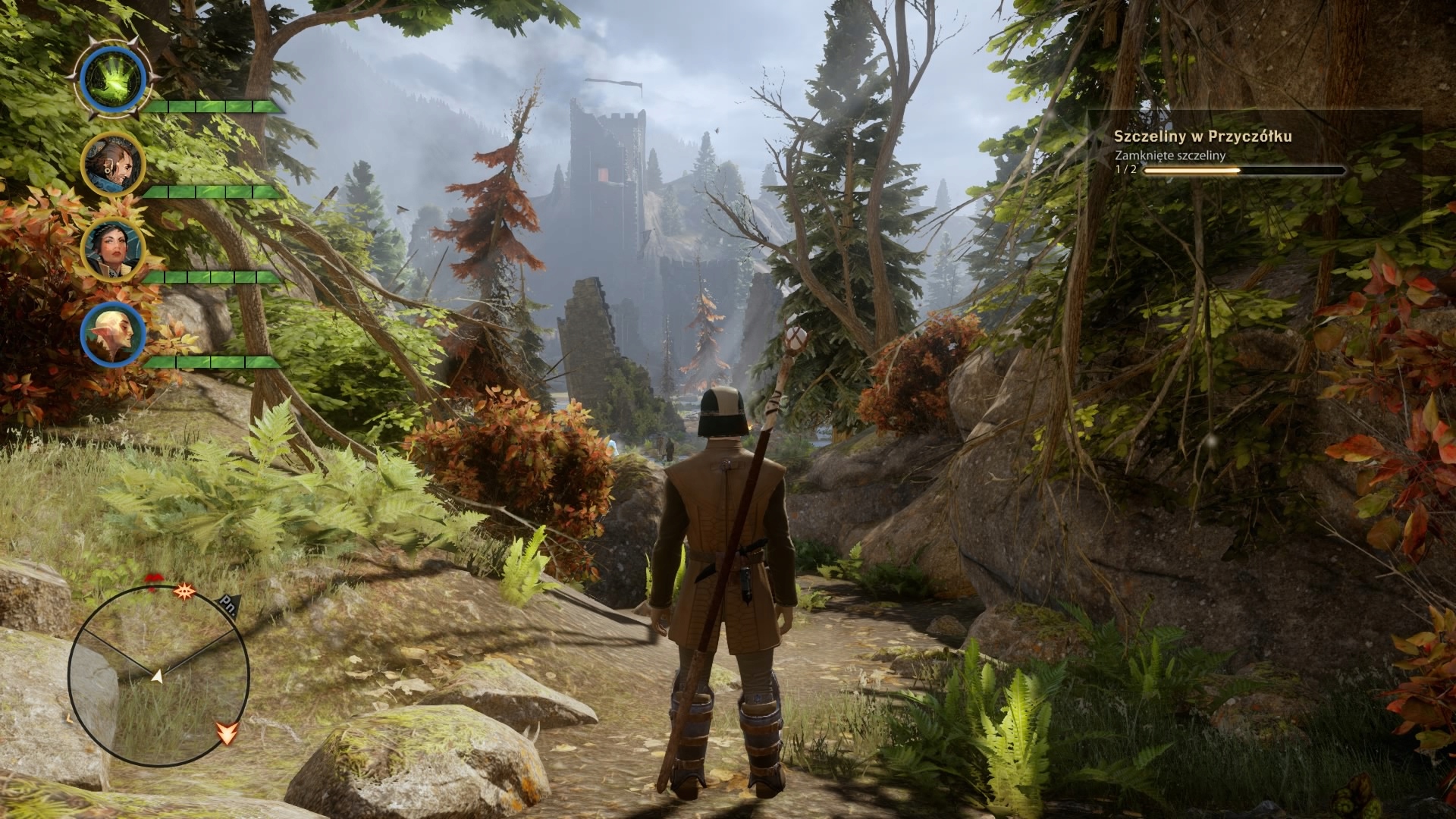Choose the dark-haired woman party portrait

point(112,248)
